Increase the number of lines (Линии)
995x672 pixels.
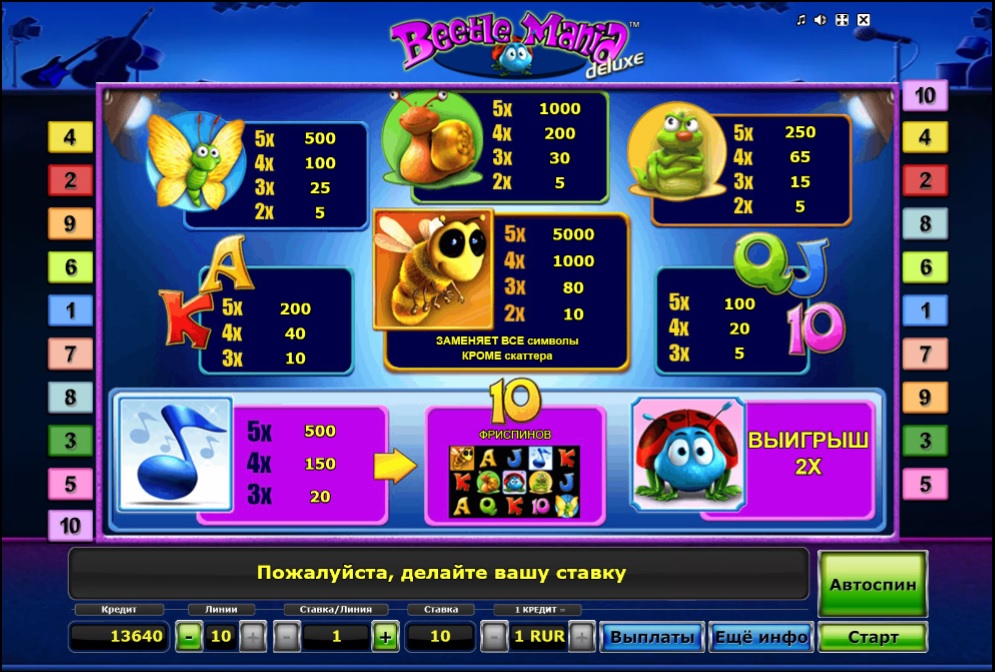(253, 636)
